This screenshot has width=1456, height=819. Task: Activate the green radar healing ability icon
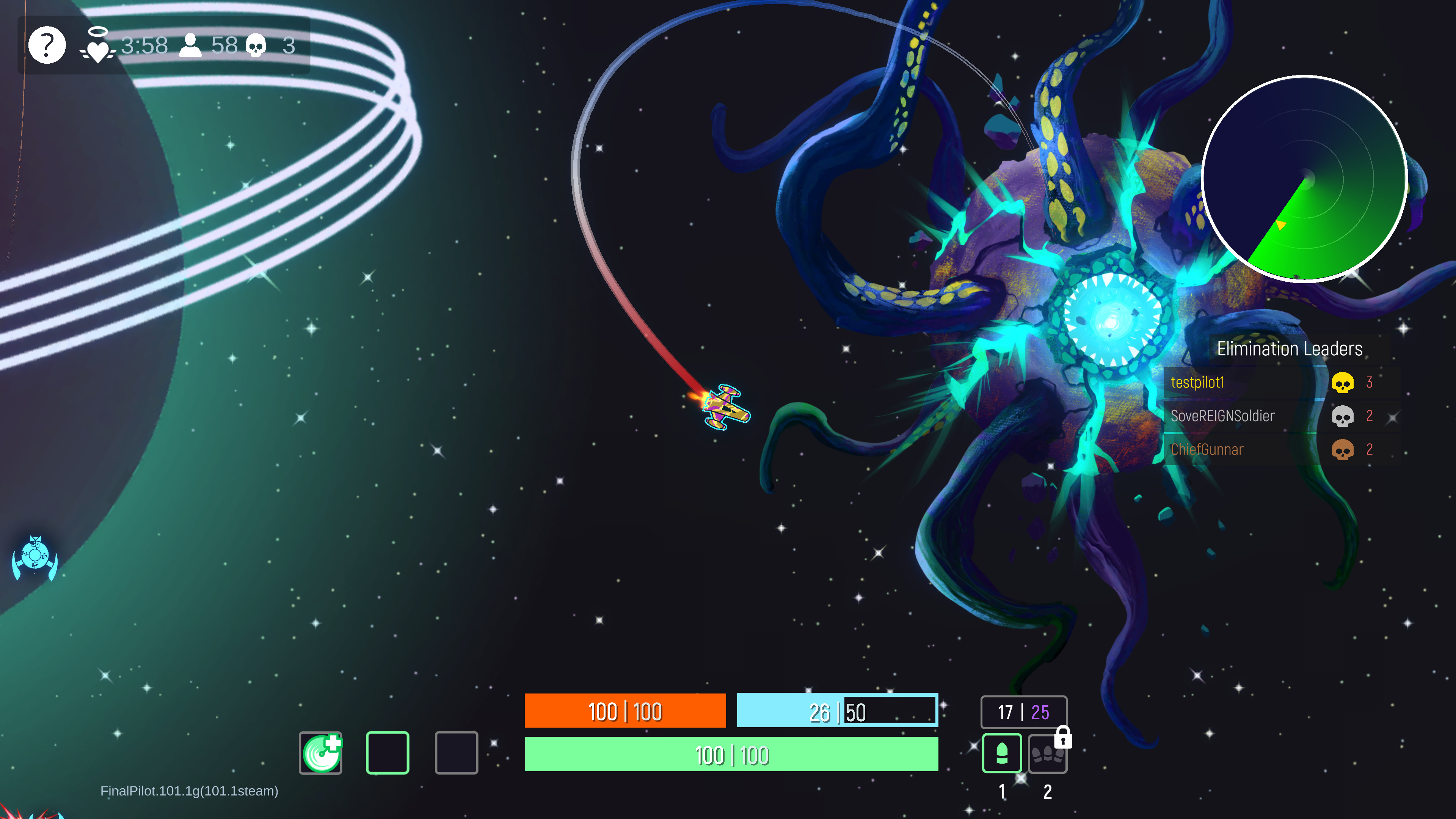pyautogui.click(x=320, y=752)
